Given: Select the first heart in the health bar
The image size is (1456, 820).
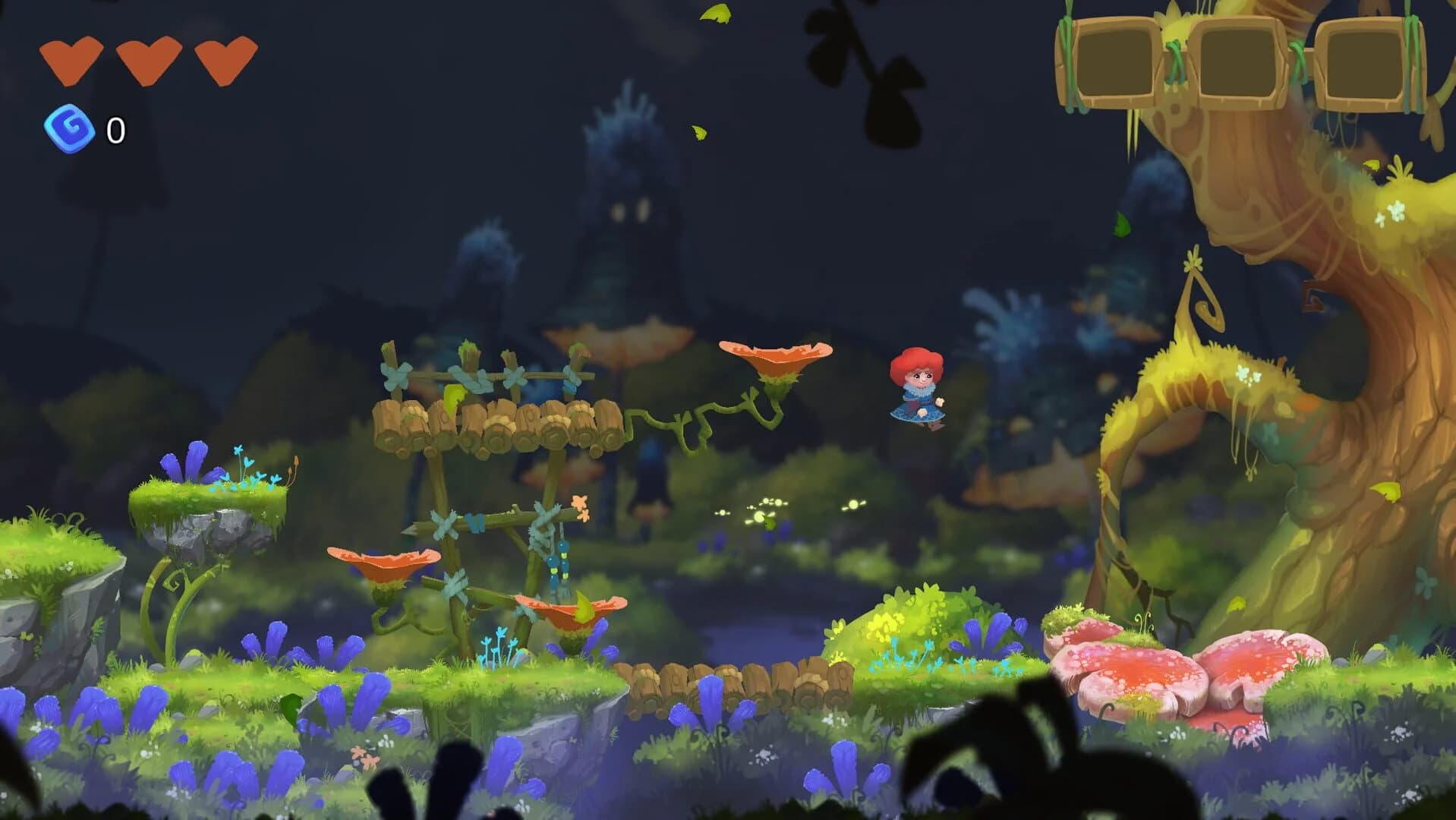Looking at the screenshot, I should (72, 57).
